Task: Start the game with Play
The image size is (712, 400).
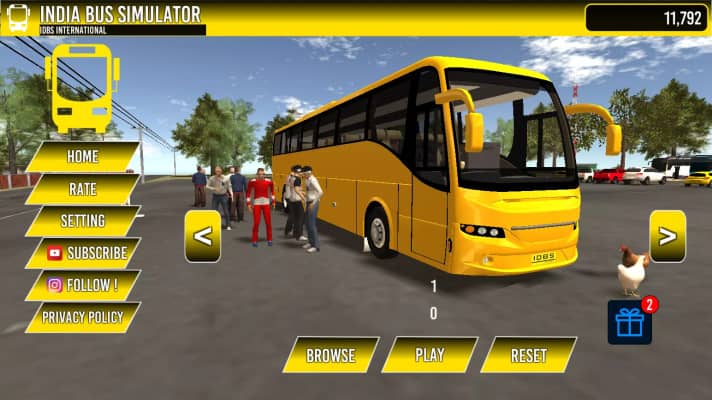Action: pyautogui.click(x=430, y=355)
